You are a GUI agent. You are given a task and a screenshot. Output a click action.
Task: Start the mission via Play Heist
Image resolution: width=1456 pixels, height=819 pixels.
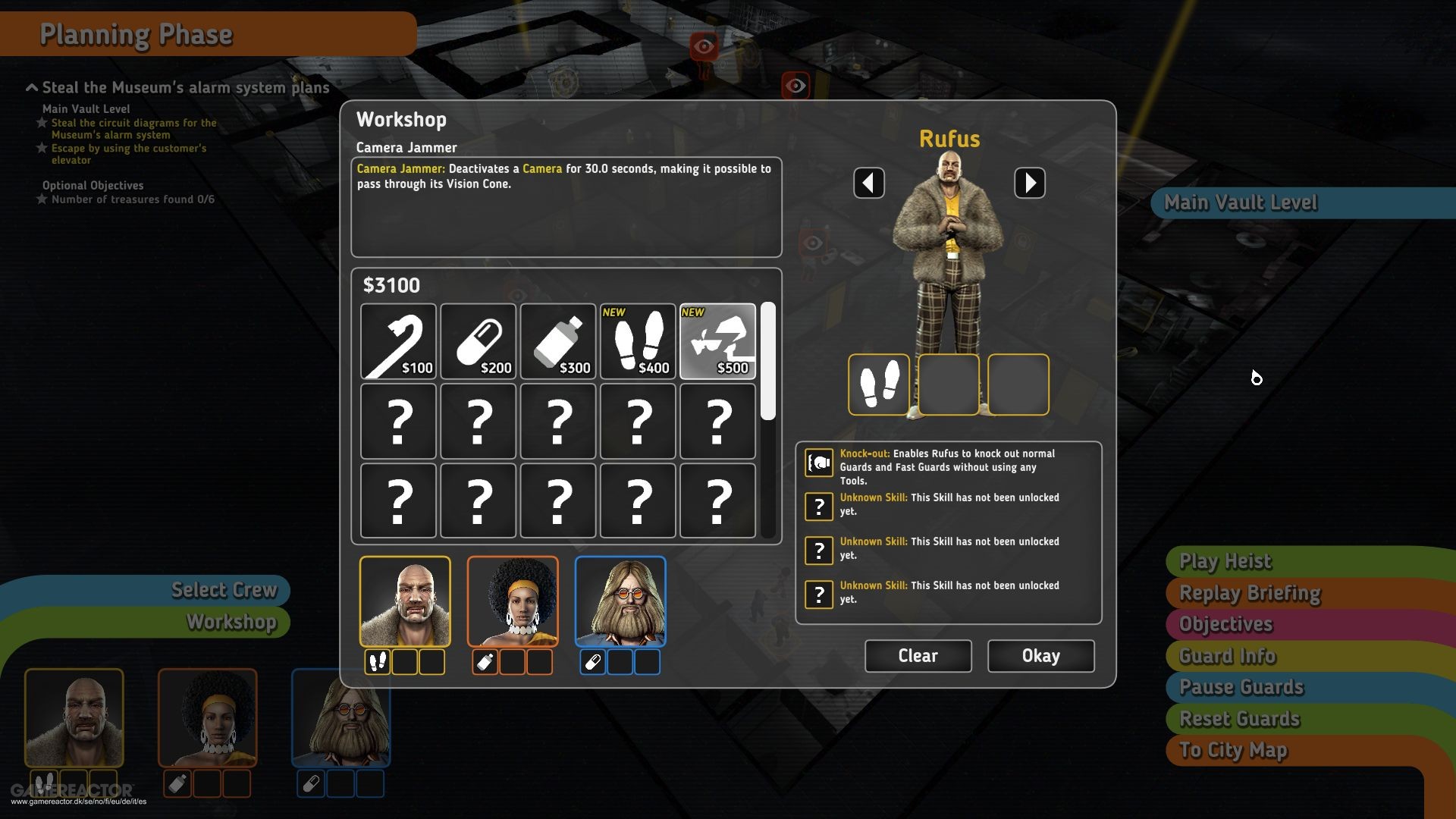(1224, 561)
